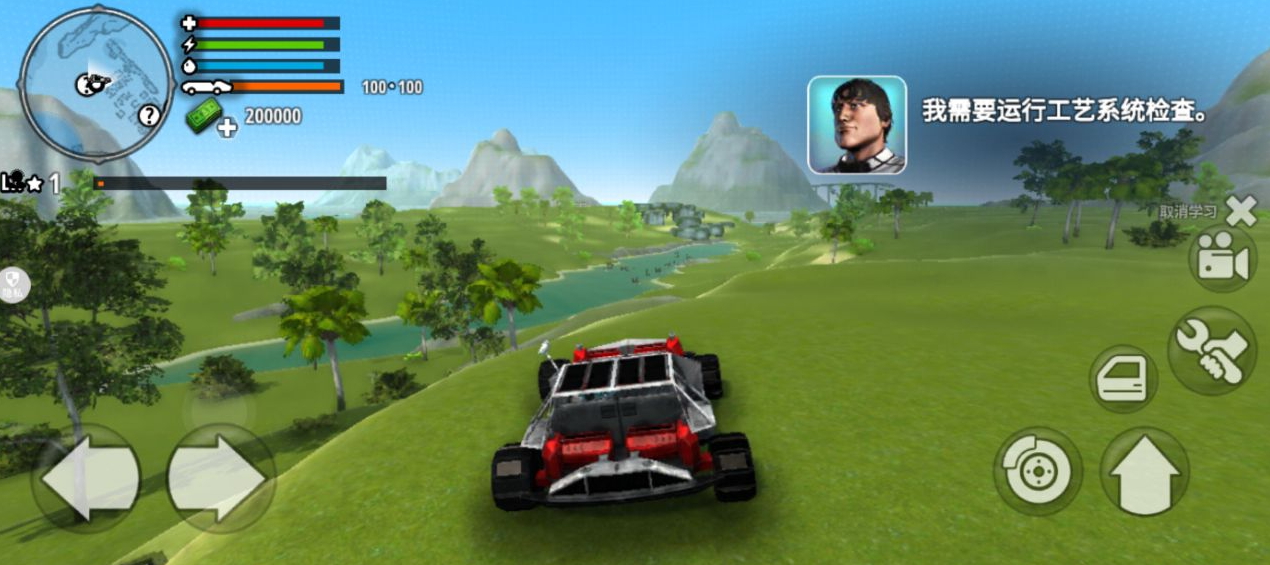Steer right using the right arrow button

coord(219,478)
